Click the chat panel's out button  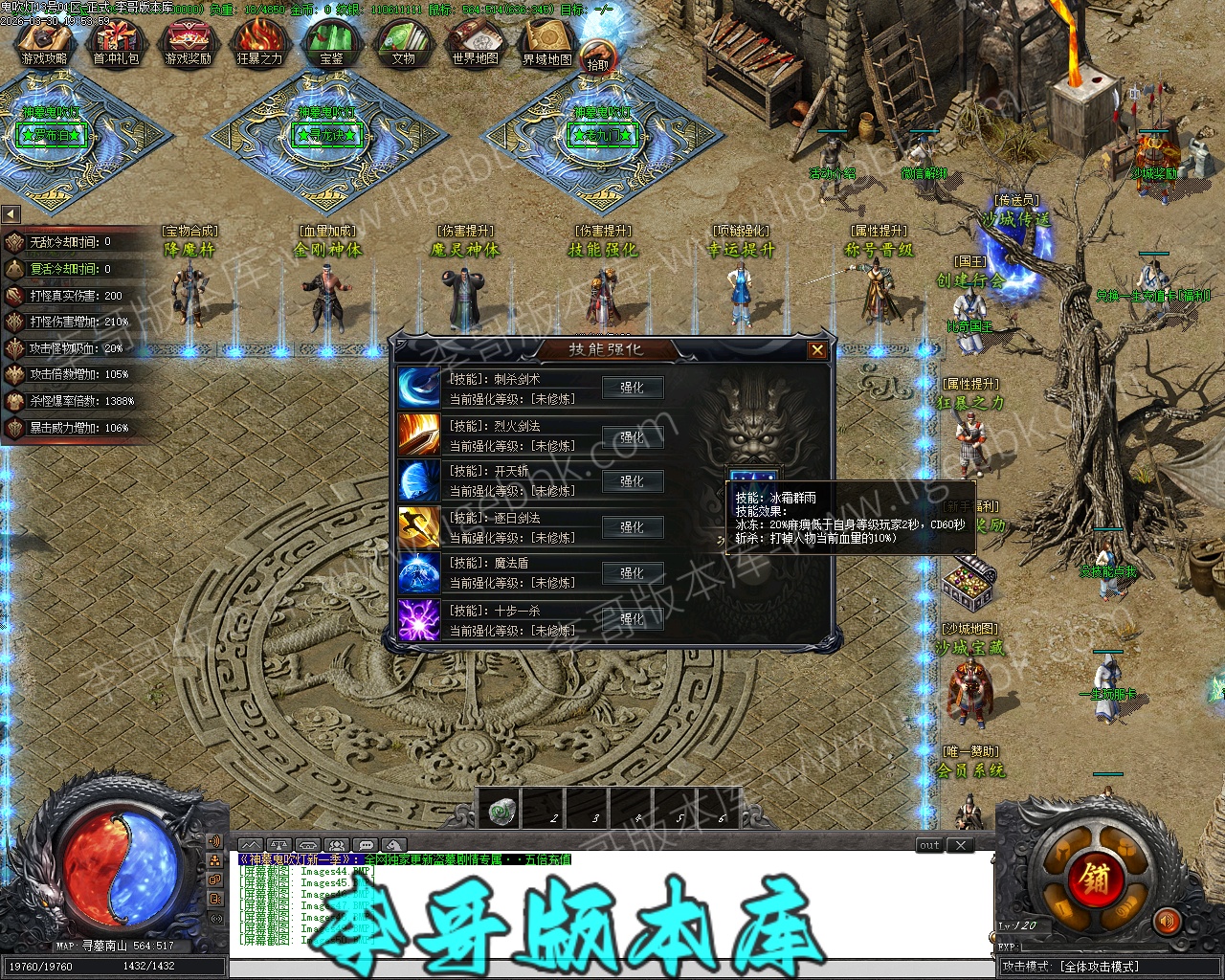(929, 845)
